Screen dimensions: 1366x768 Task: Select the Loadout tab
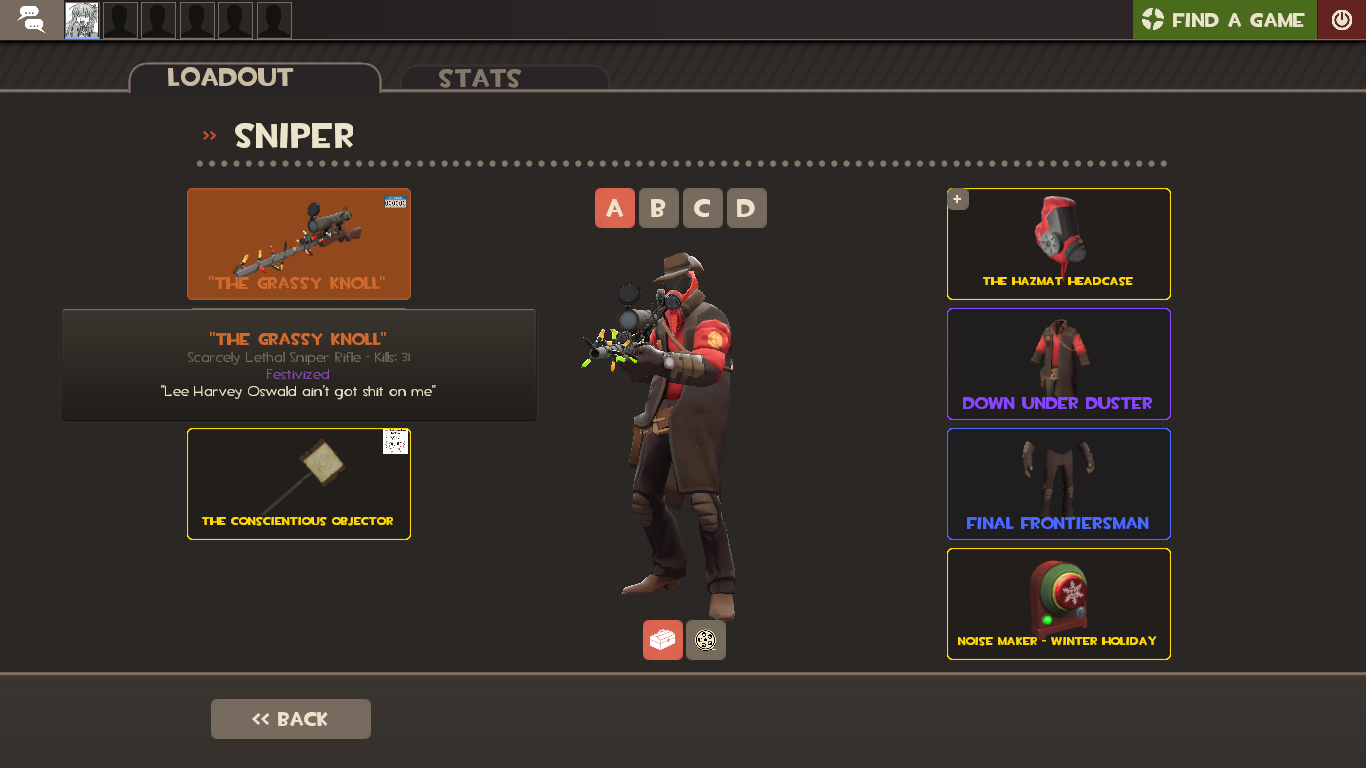pyautogui.click(x=230, y=77)
